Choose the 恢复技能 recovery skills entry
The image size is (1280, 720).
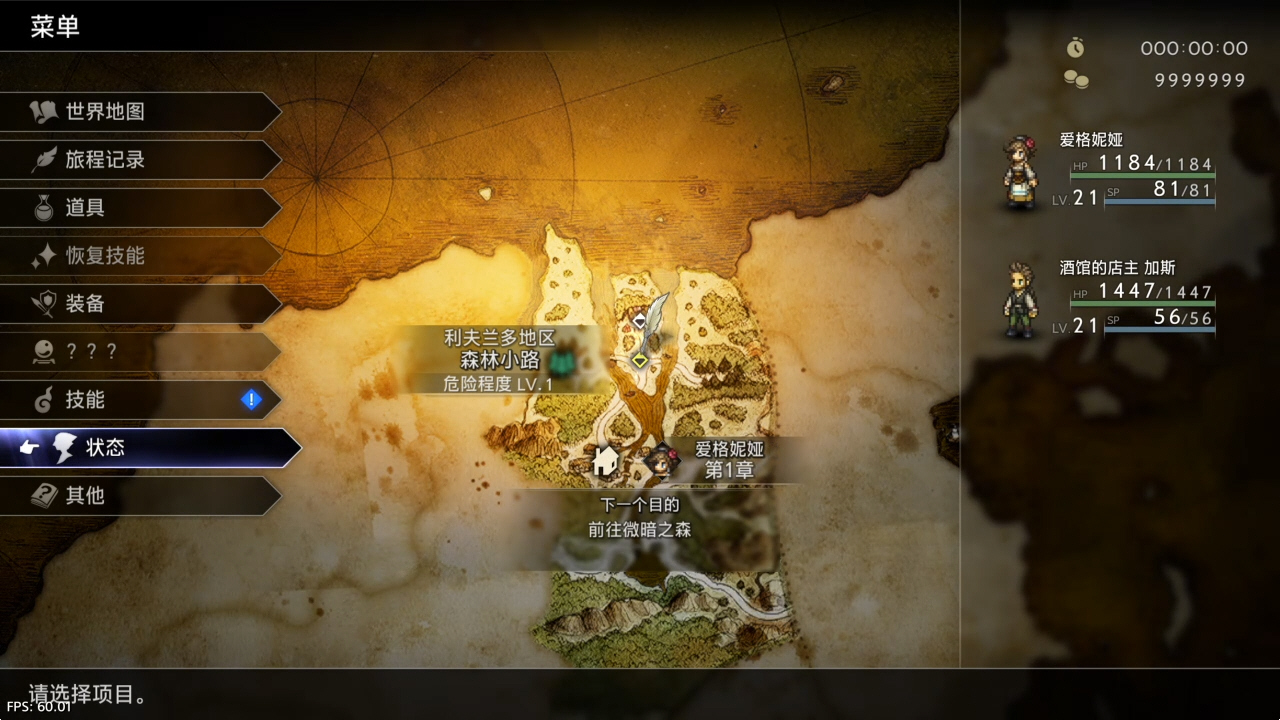coord(140,256)
